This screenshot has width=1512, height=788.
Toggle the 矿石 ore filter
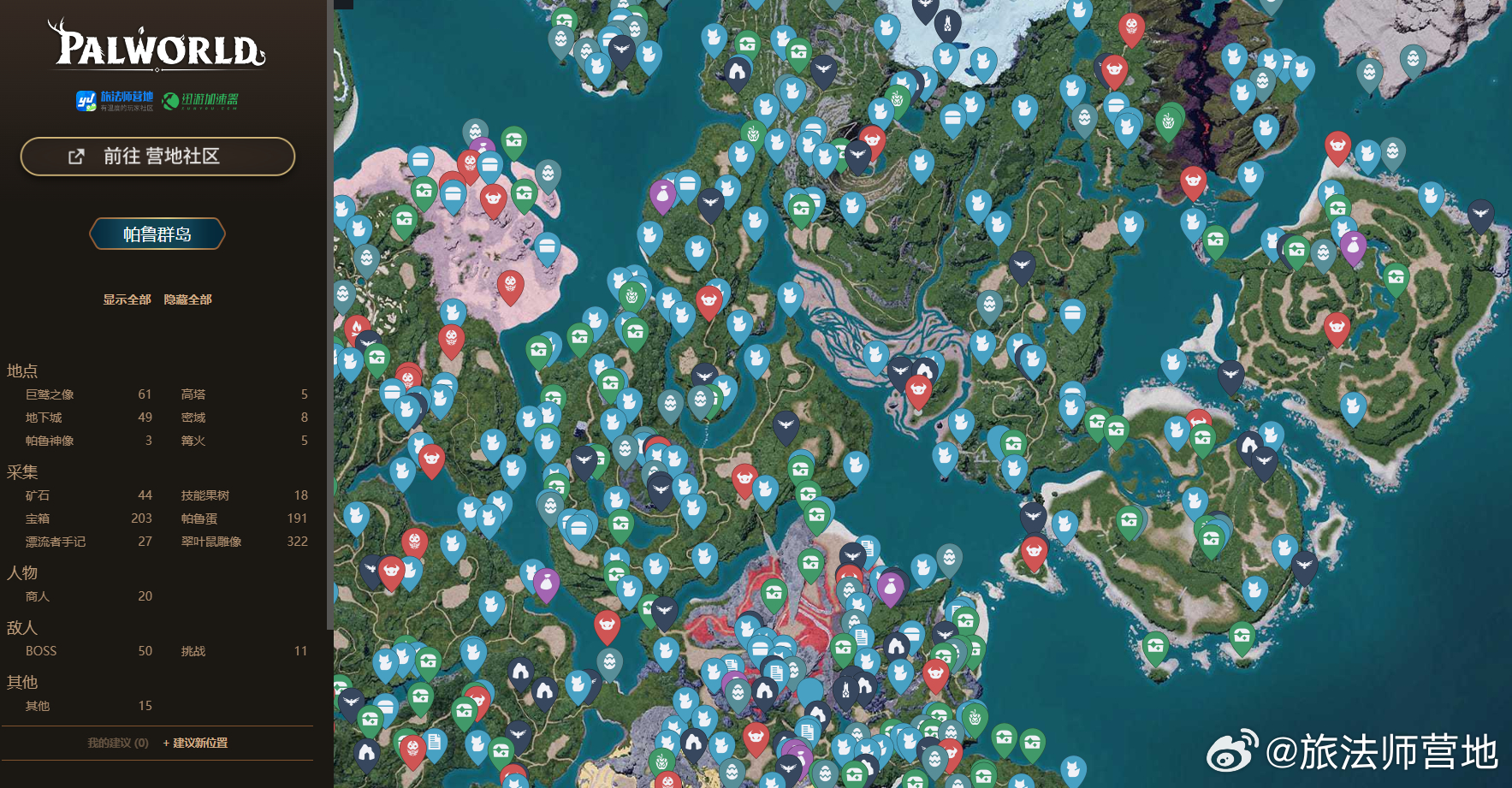point(38,495)
